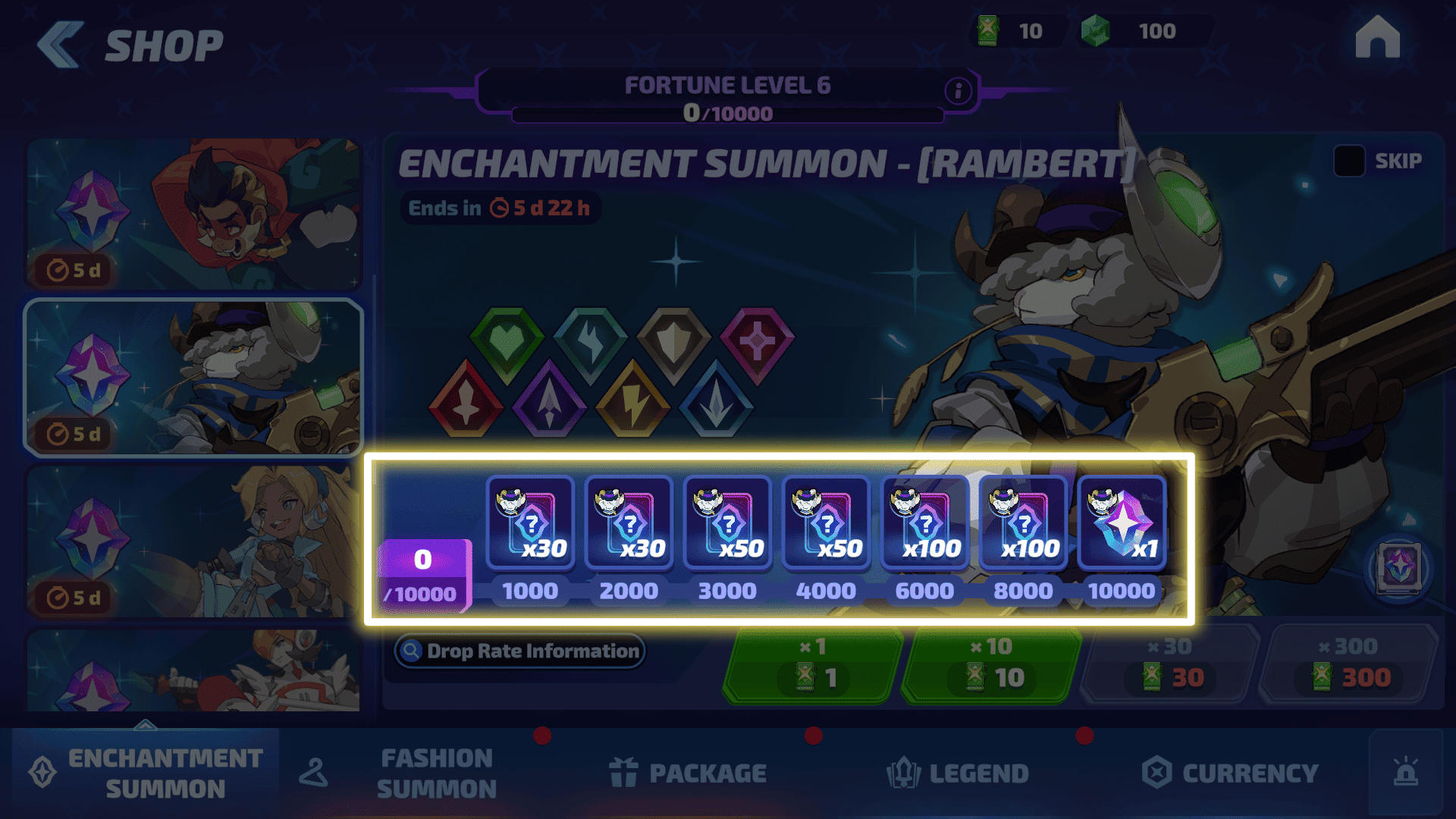The width and height of the screenshot is (1456, 819).
Task: Open the Currency tab
Action: pos(1230,773)
